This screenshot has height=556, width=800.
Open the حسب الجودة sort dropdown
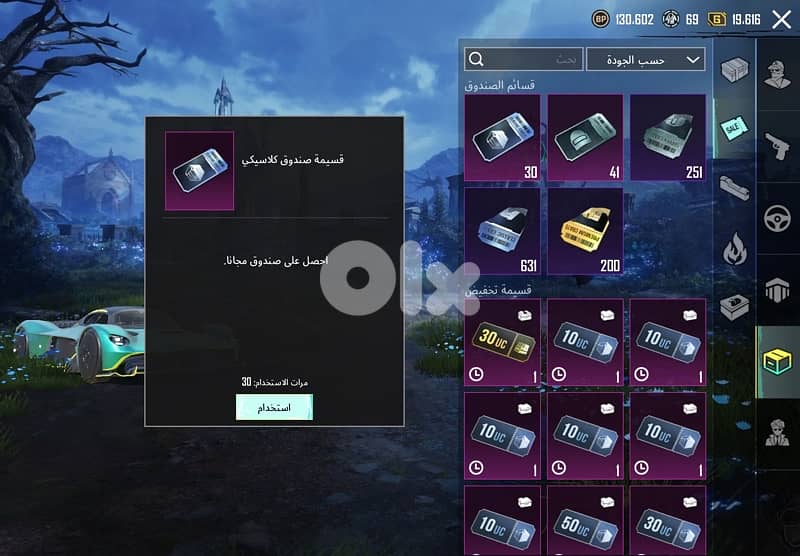point(645,60)
